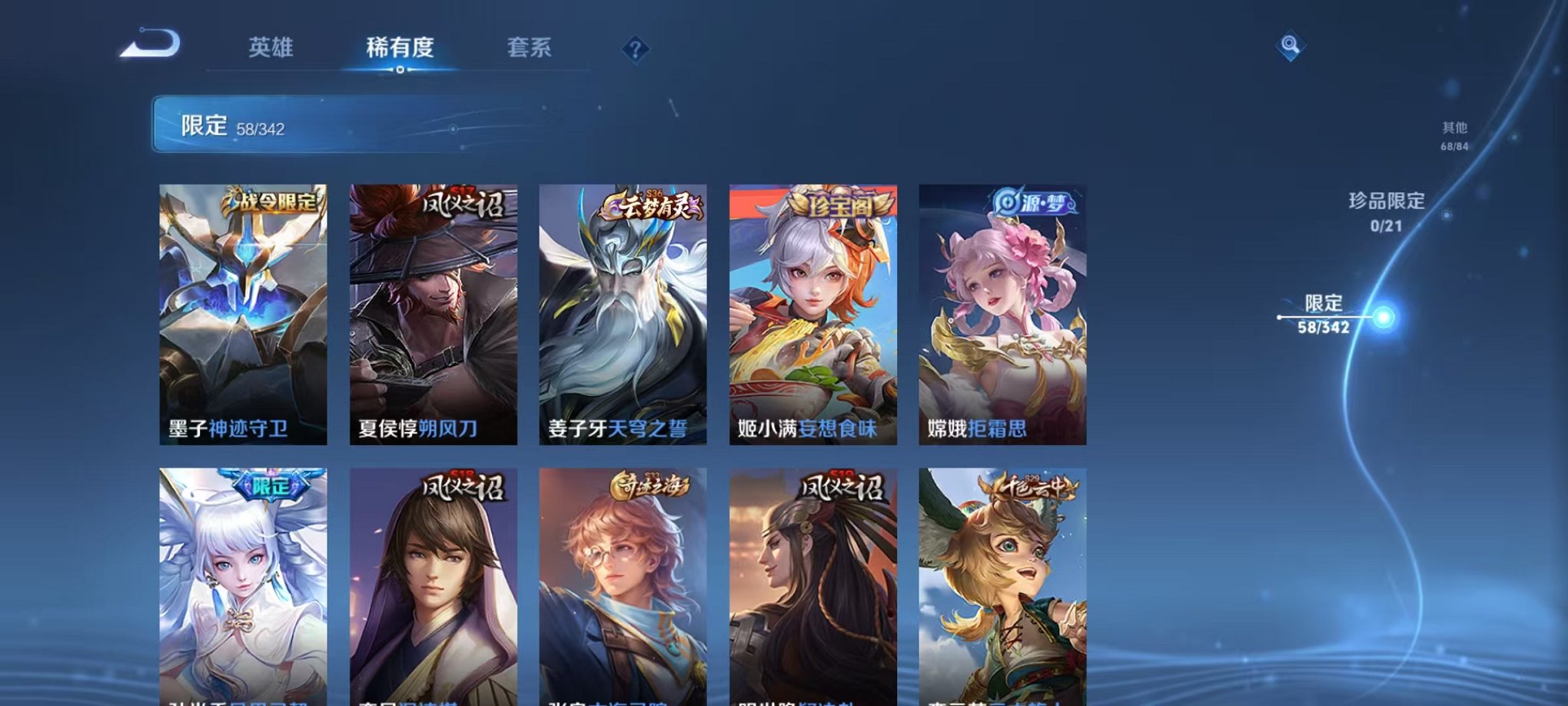Click the 源·梦 badge on 嫦娥's skin
The width and height of the screenshot is (1568, 706).
pyautogui.click(x=1032, y=202)
